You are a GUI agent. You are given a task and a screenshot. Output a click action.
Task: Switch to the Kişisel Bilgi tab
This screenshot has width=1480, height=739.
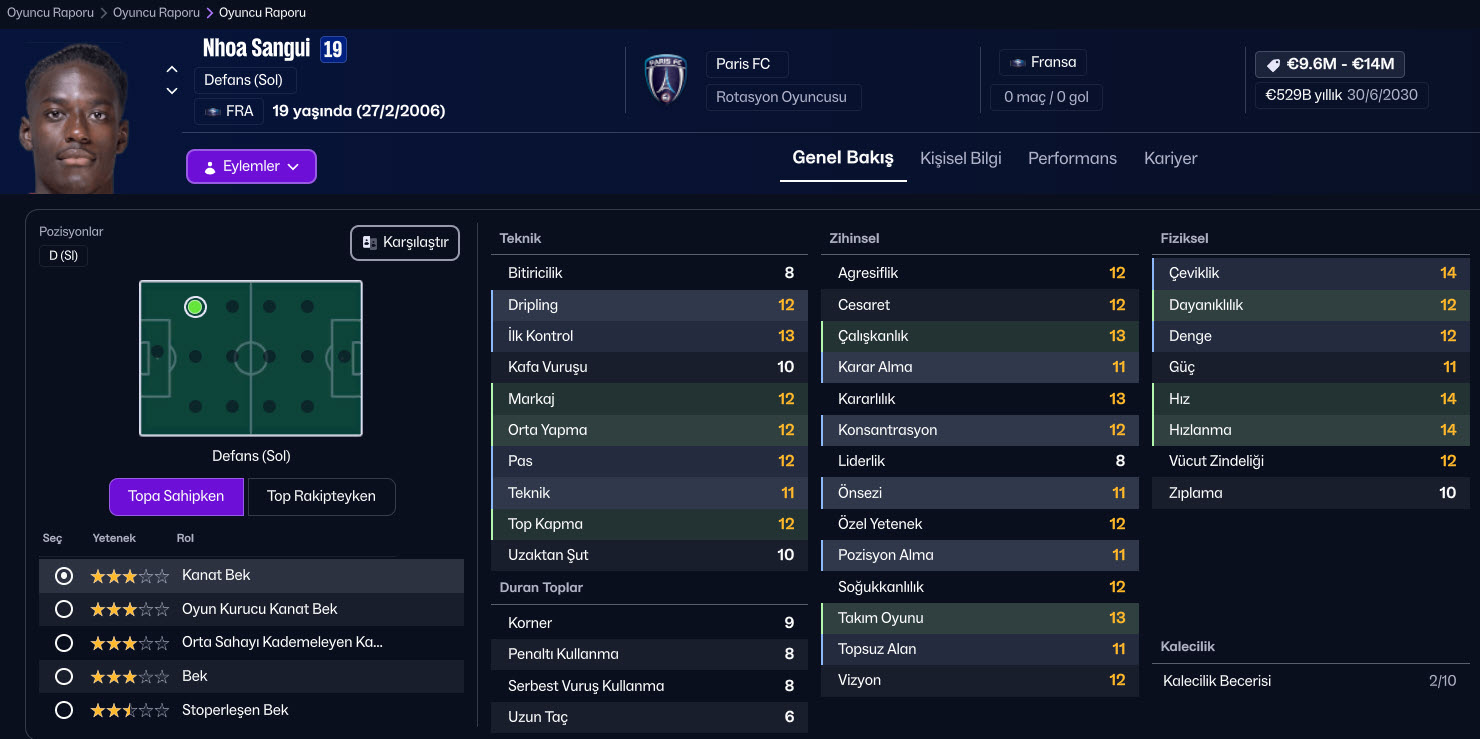(x=960, y=158)
